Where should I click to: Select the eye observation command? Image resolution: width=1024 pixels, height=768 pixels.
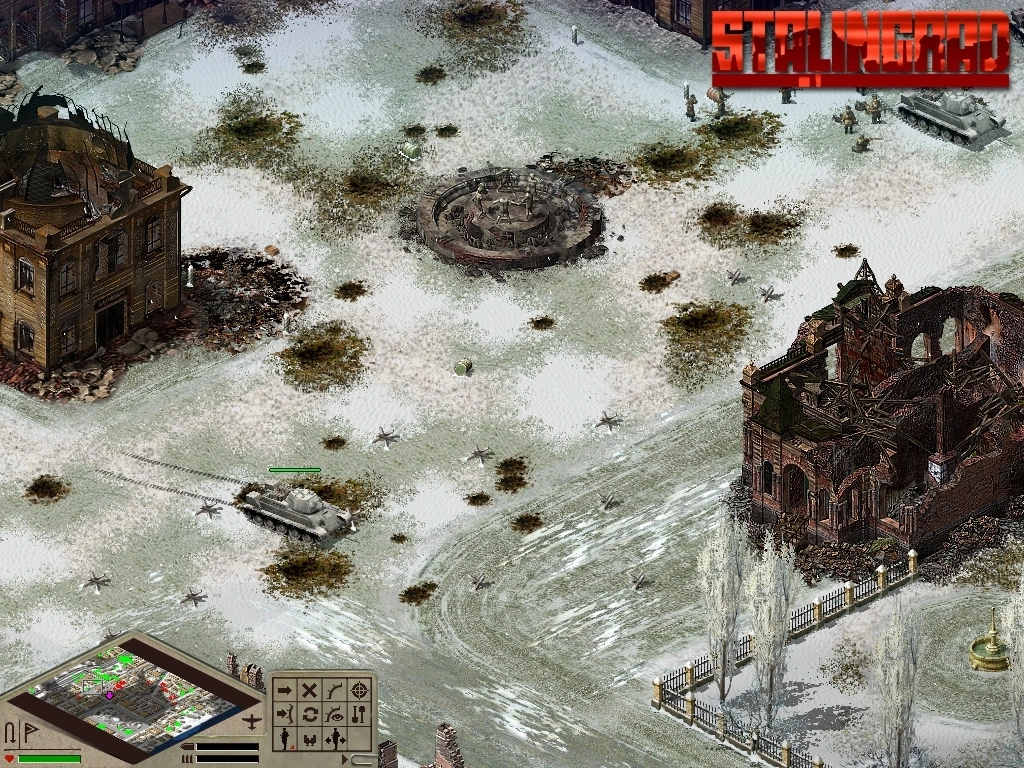click(335, 714)
